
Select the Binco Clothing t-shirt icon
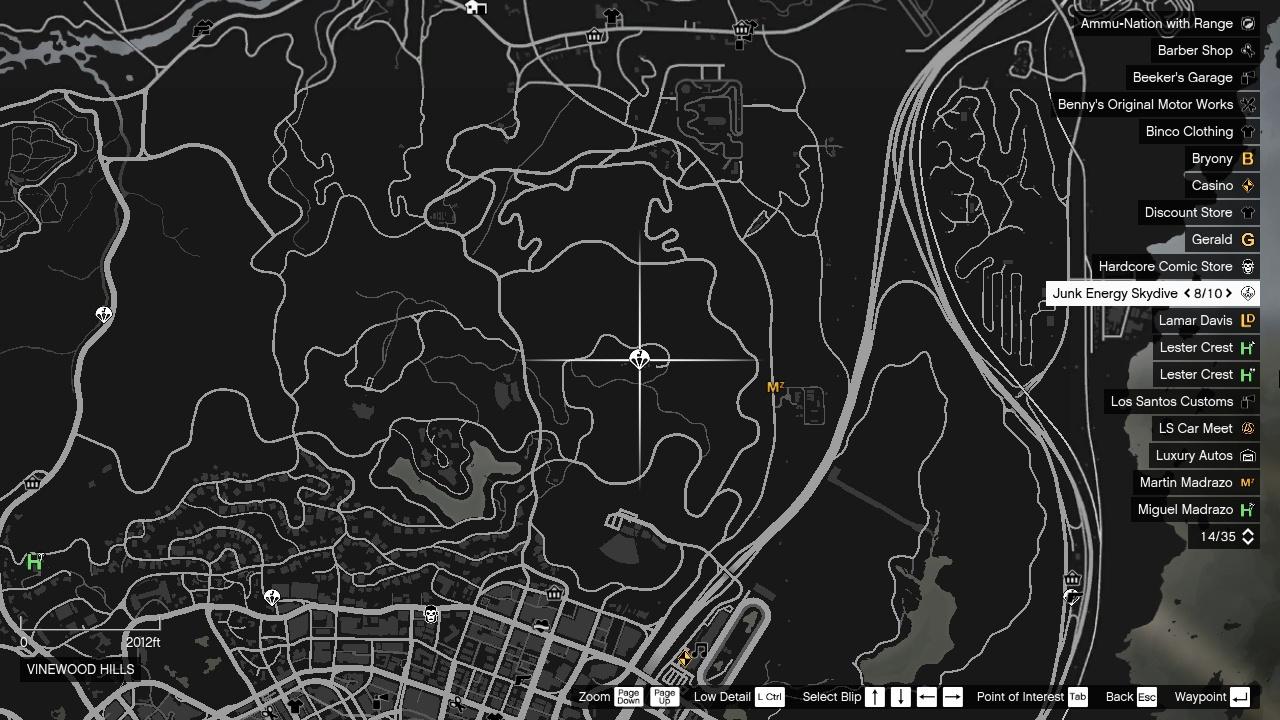1247,131
